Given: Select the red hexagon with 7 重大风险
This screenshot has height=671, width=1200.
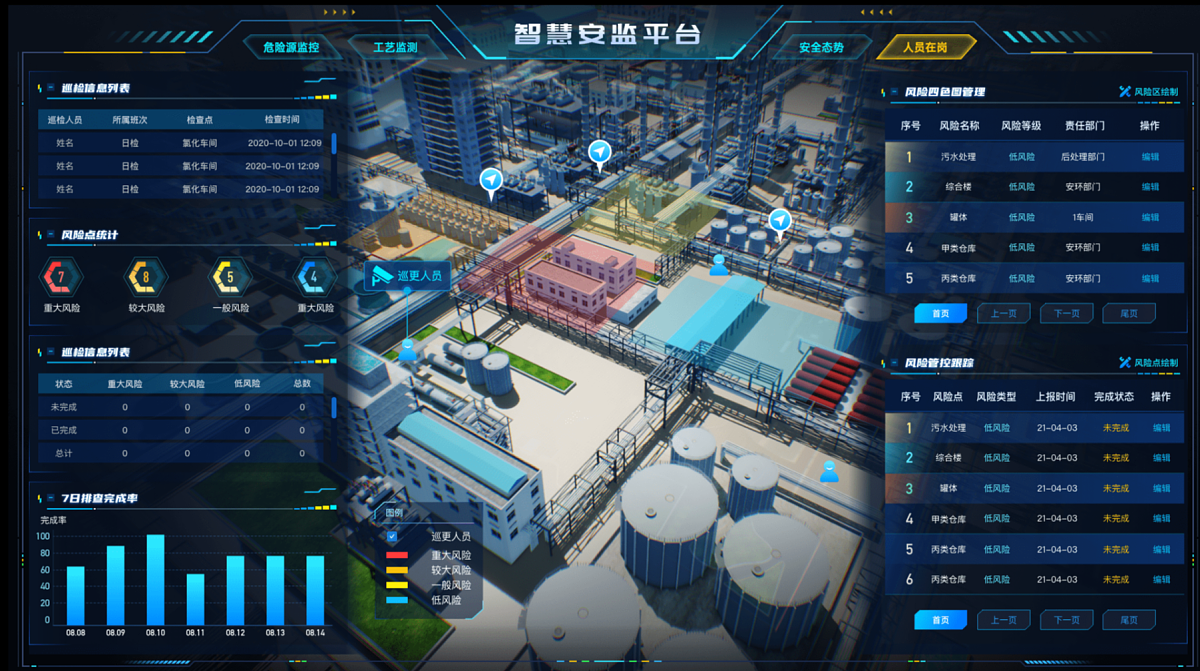Looking at the screenshot, I should pyautogui.click(x=61, y=277).
